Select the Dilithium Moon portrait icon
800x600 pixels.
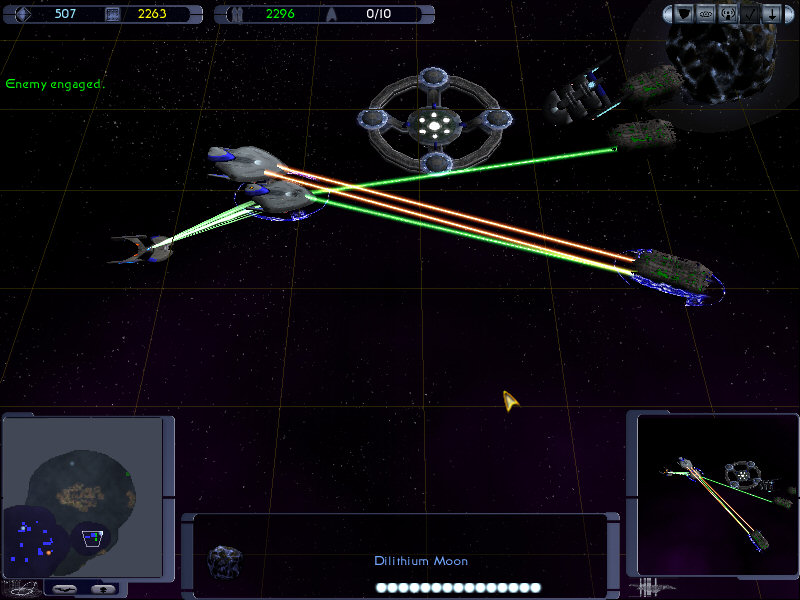(221, 560)
